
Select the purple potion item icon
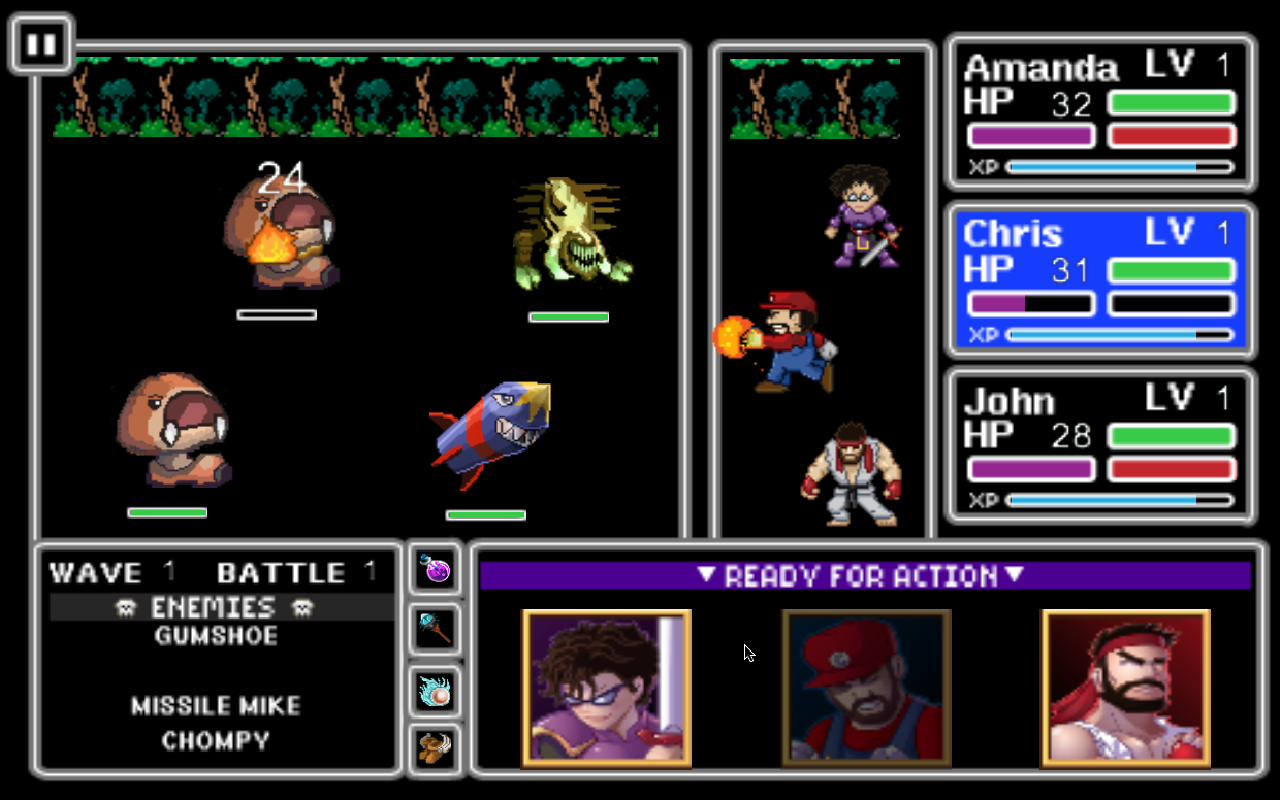click(434, 569)
